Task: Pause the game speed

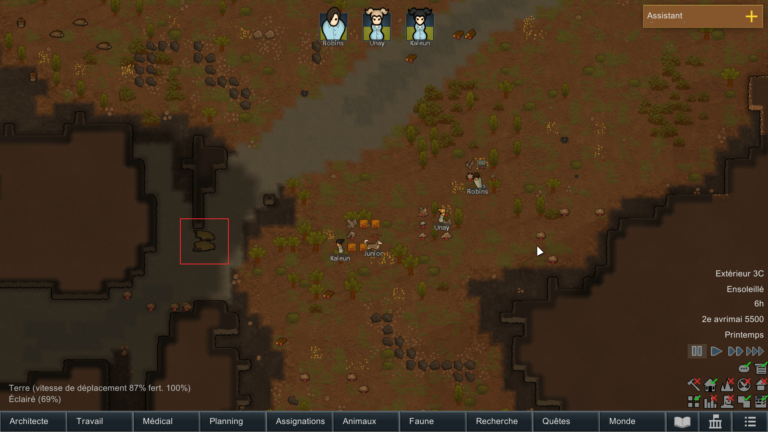Action: tap(696, 351)
